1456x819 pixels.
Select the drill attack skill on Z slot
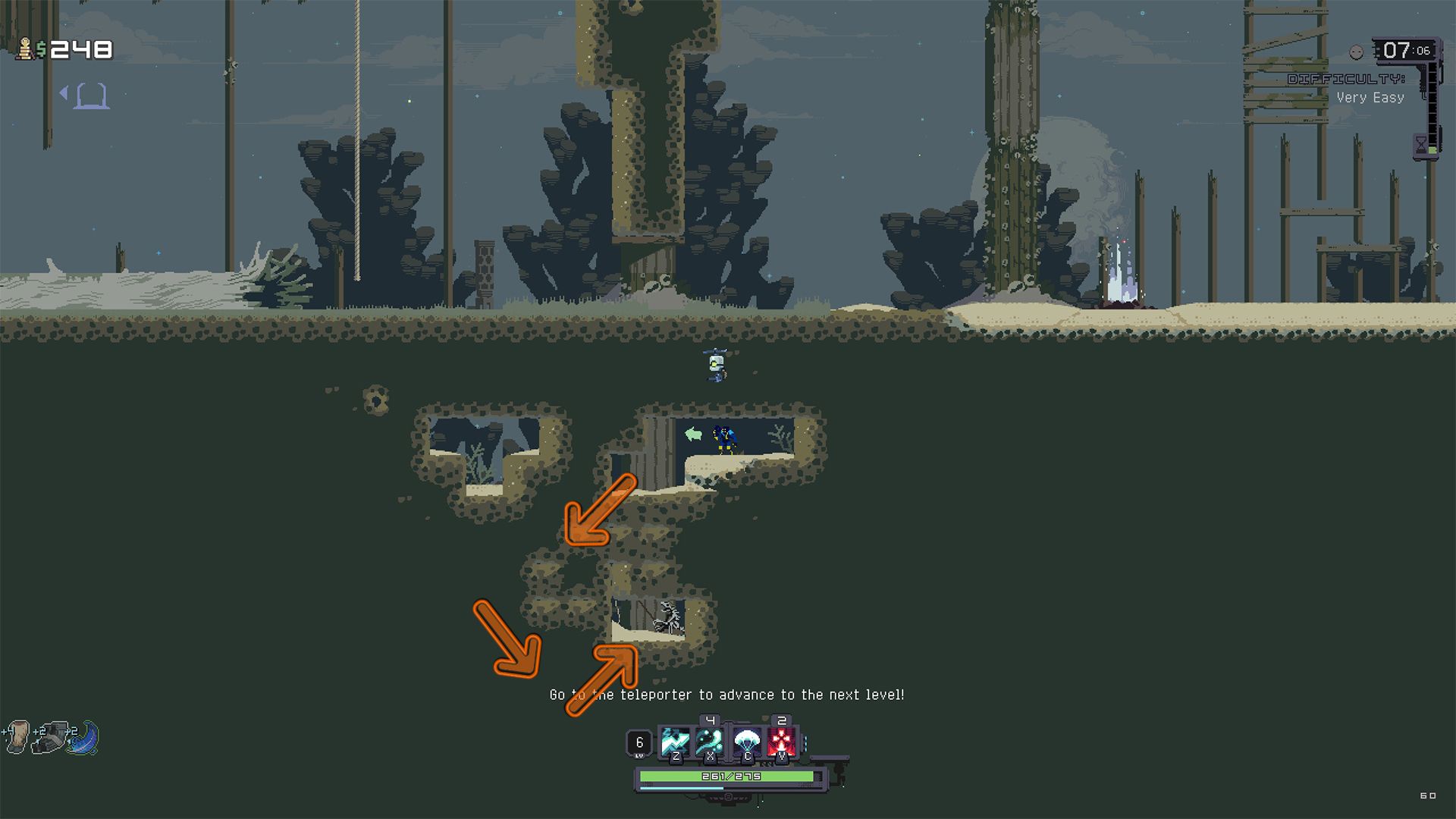674,742
